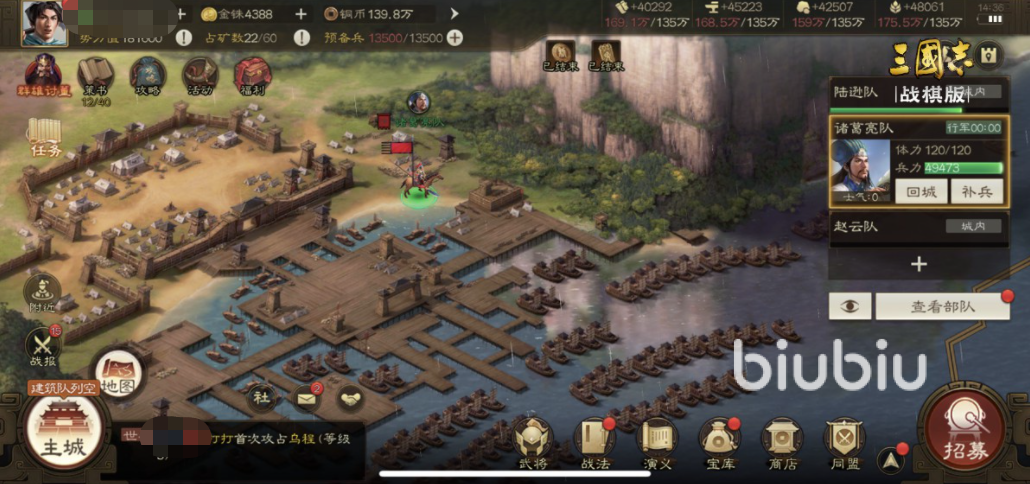Send 诸葛亮队 back with 回城

coord(920,191)
